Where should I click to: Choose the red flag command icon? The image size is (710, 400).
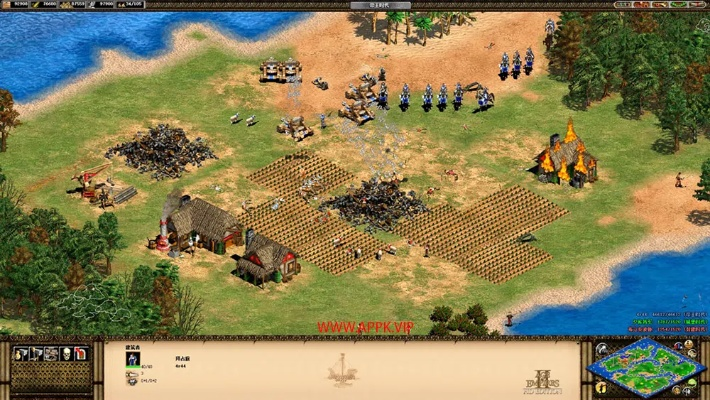81,354
